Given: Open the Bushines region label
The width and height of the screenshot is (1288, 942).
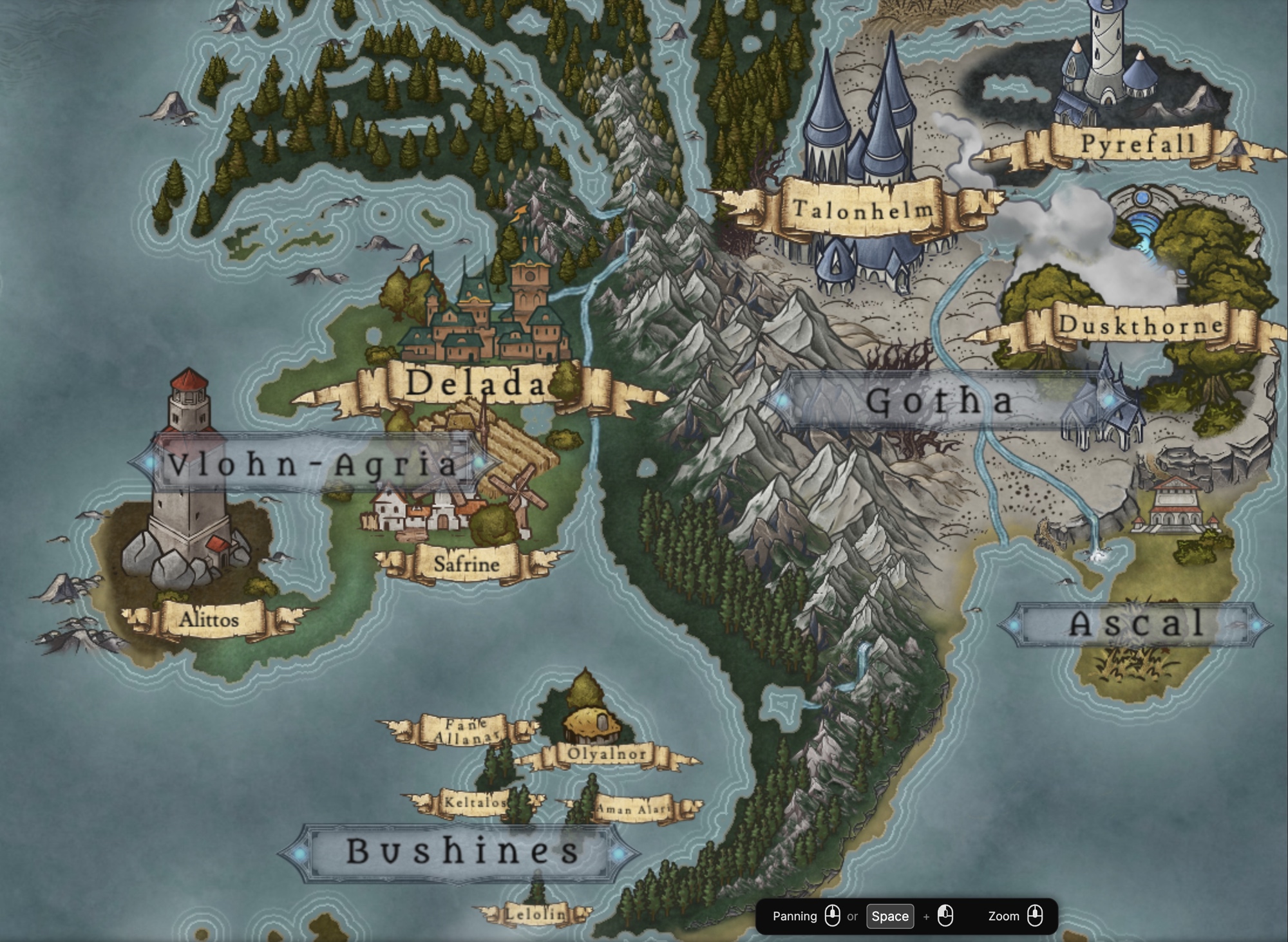Looking at the screenshot, I should pos(462,851).
